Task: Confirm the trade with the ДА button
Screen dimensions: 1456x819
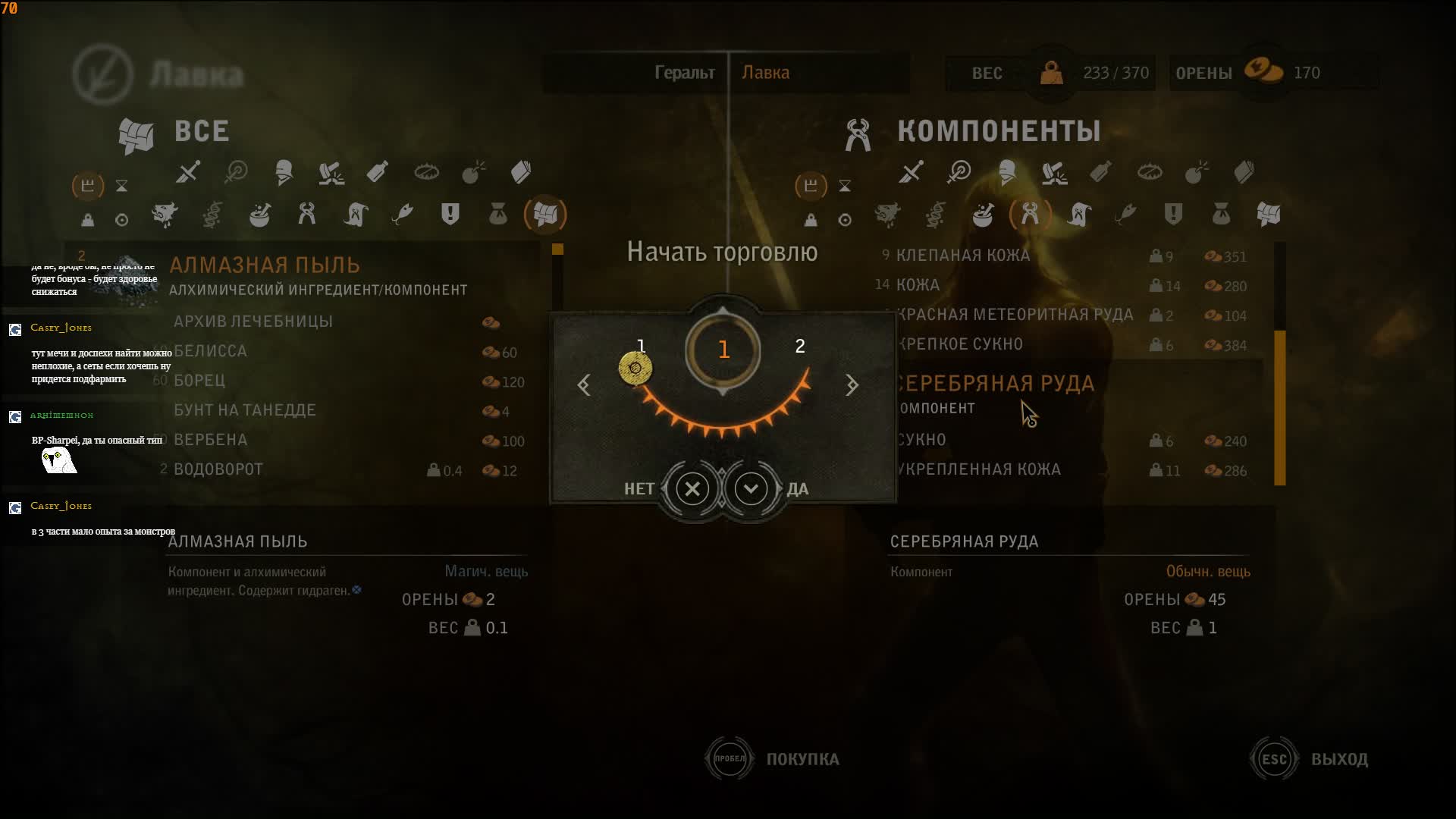Action: pos(752,489)
